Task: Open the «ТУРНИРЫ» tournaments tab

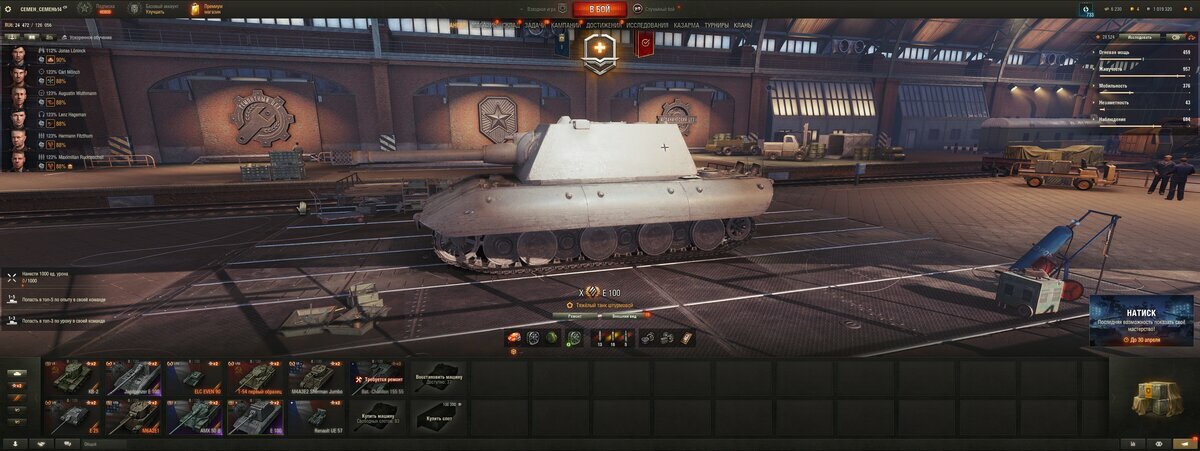Action: point(716,24)
